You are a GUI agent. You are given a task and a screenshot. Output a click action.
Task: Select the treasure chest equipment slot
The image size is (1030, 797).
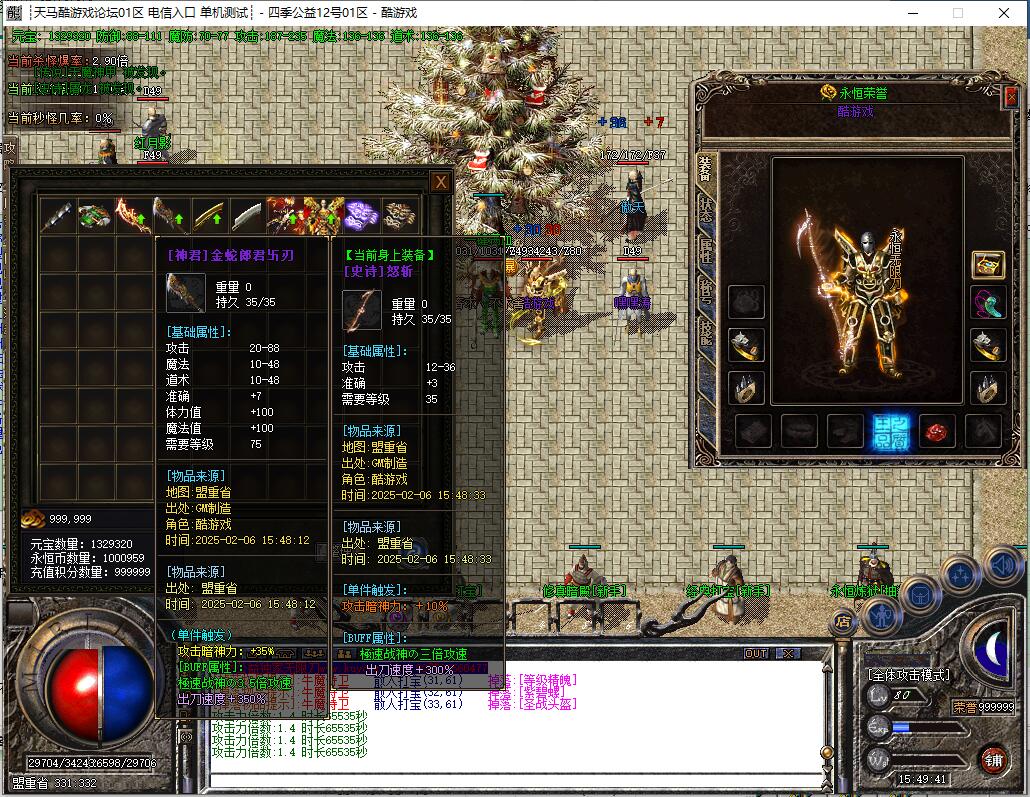point(988,265)
